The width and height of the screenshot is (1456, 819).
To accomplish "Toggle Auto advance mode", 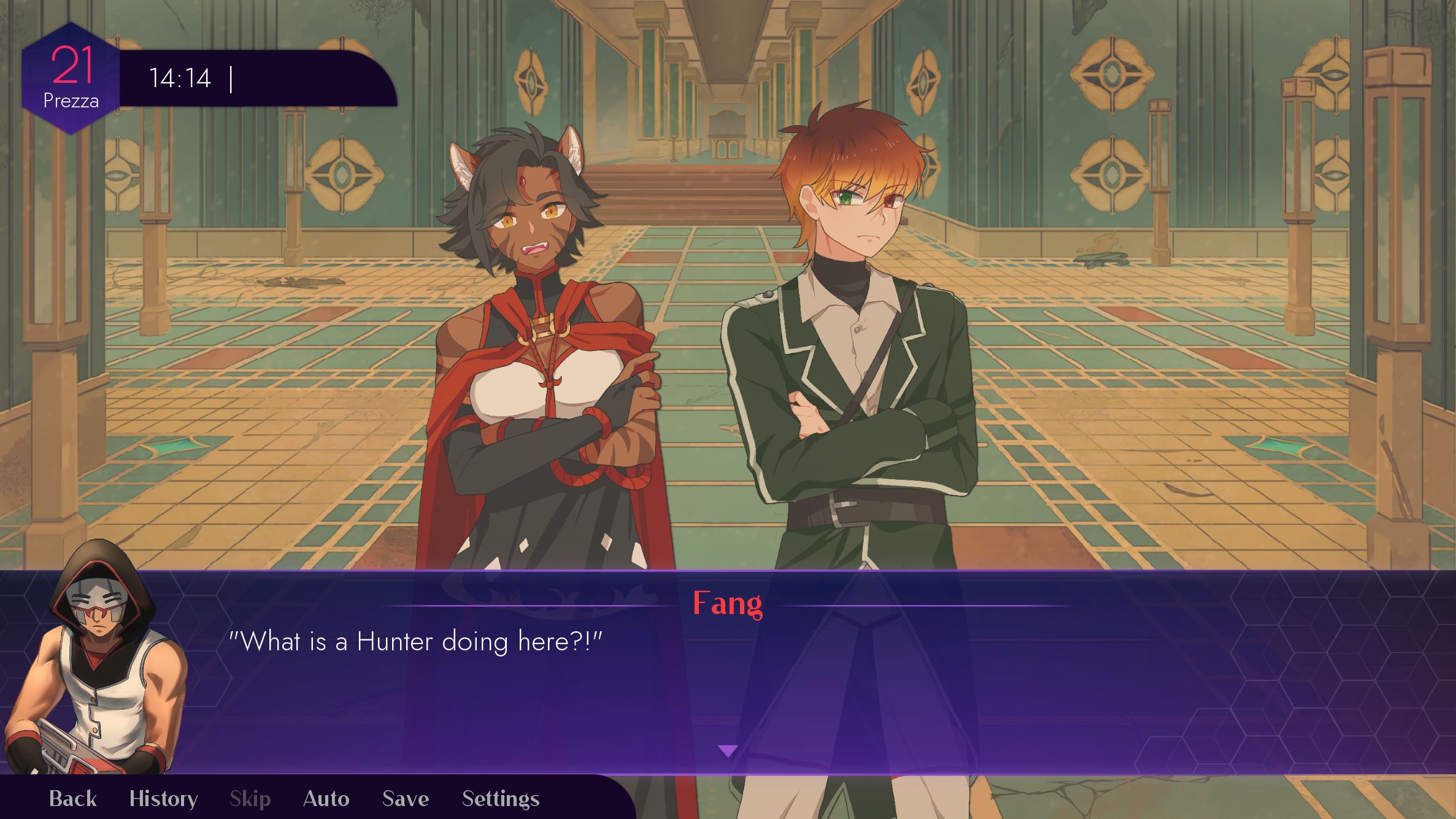I will point(326,799).
